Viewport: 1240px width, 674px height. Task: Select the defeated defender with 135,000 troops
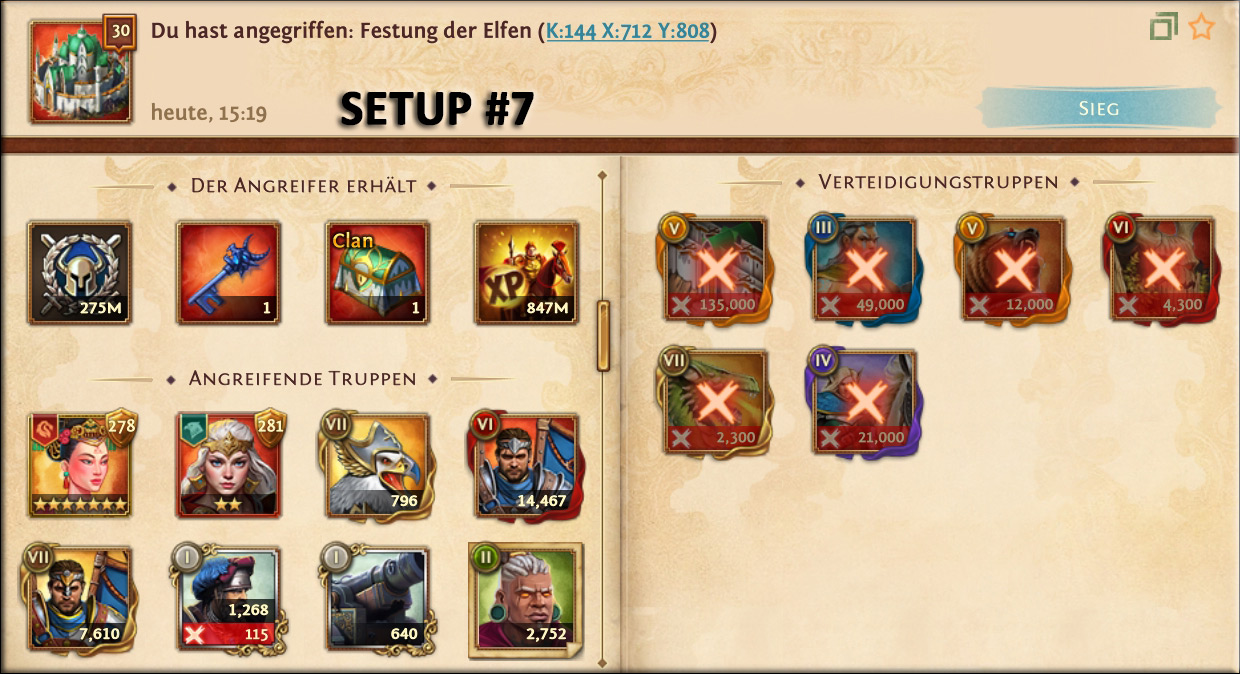[715, 269]
